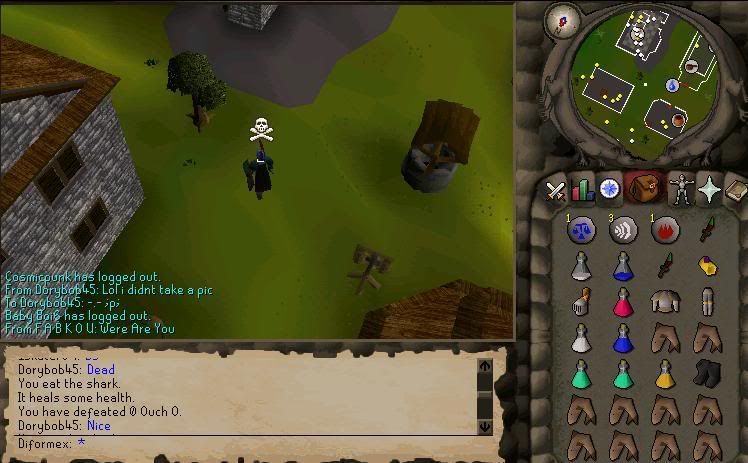The width and height of the screenshot is (748, 463).
Task: Show the worn equipment tab
Action: (681, 188)
